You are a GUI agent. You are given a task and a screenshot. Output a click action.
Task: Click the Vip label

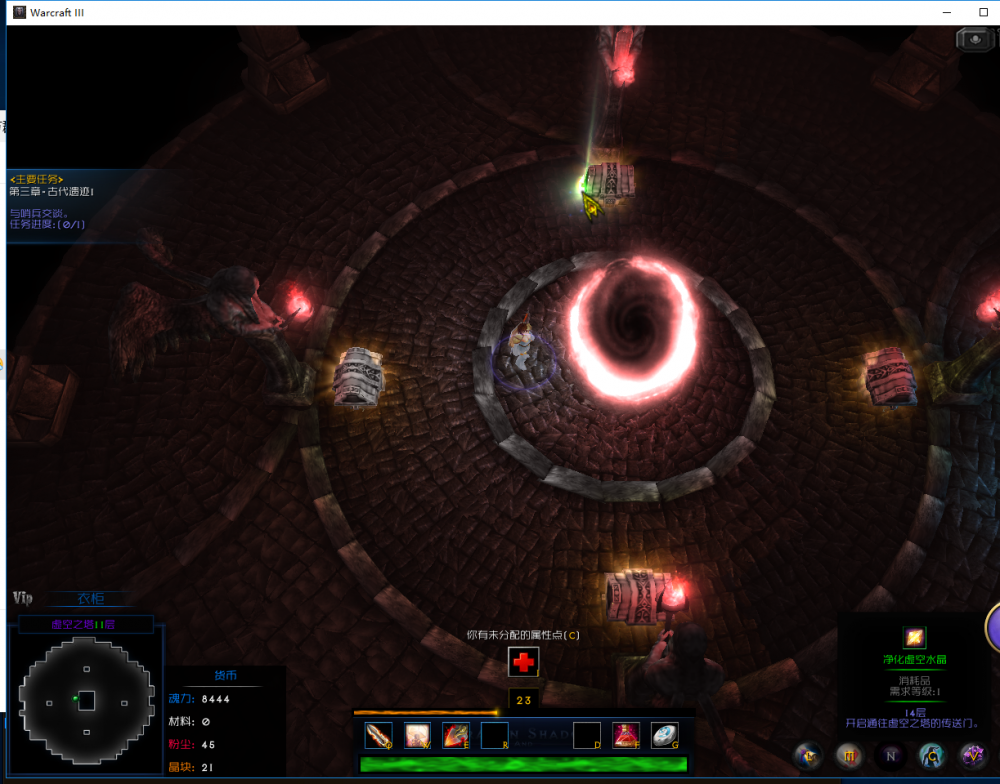23,598
